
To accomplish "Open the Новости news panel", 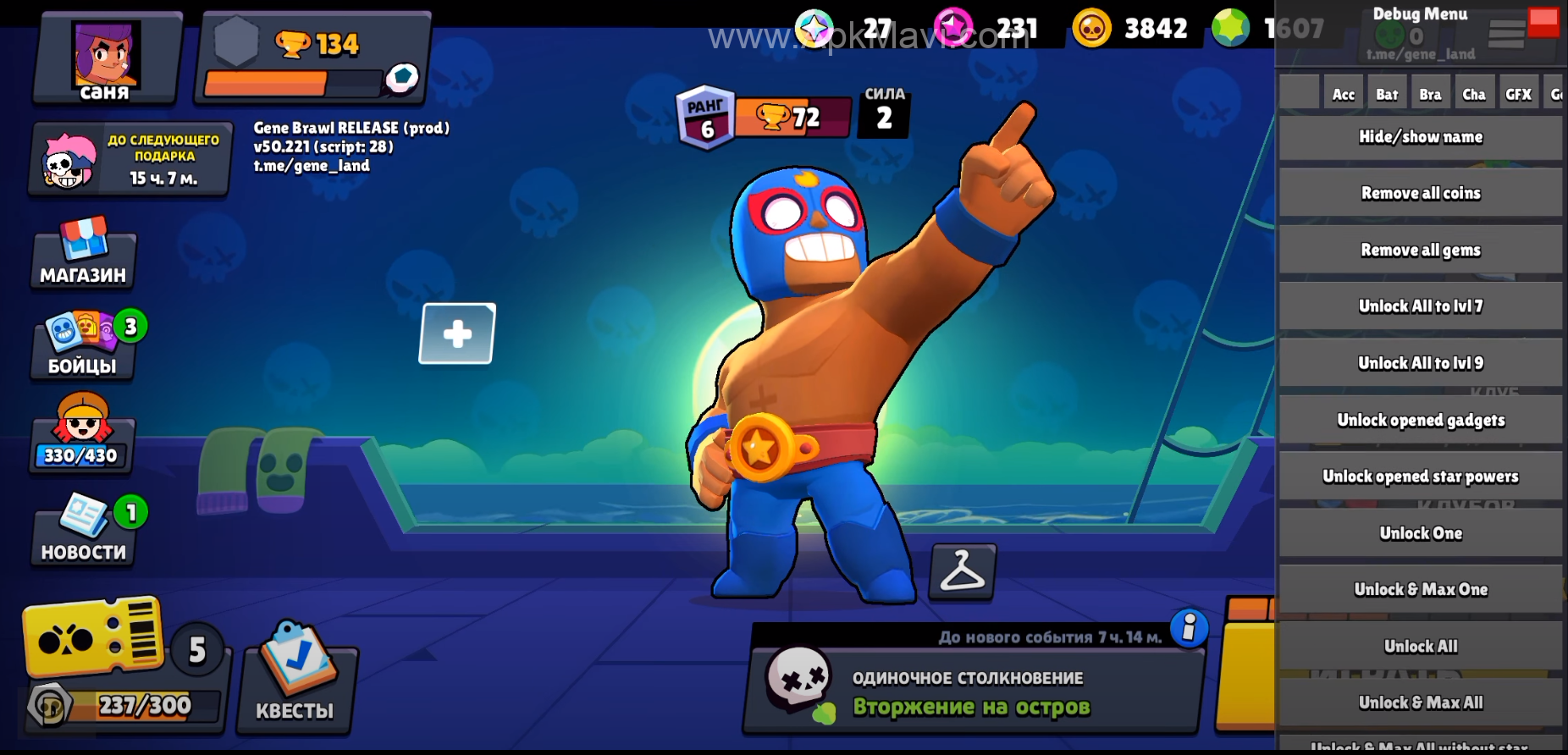I will pyautogui.click(x=83, y=529).
